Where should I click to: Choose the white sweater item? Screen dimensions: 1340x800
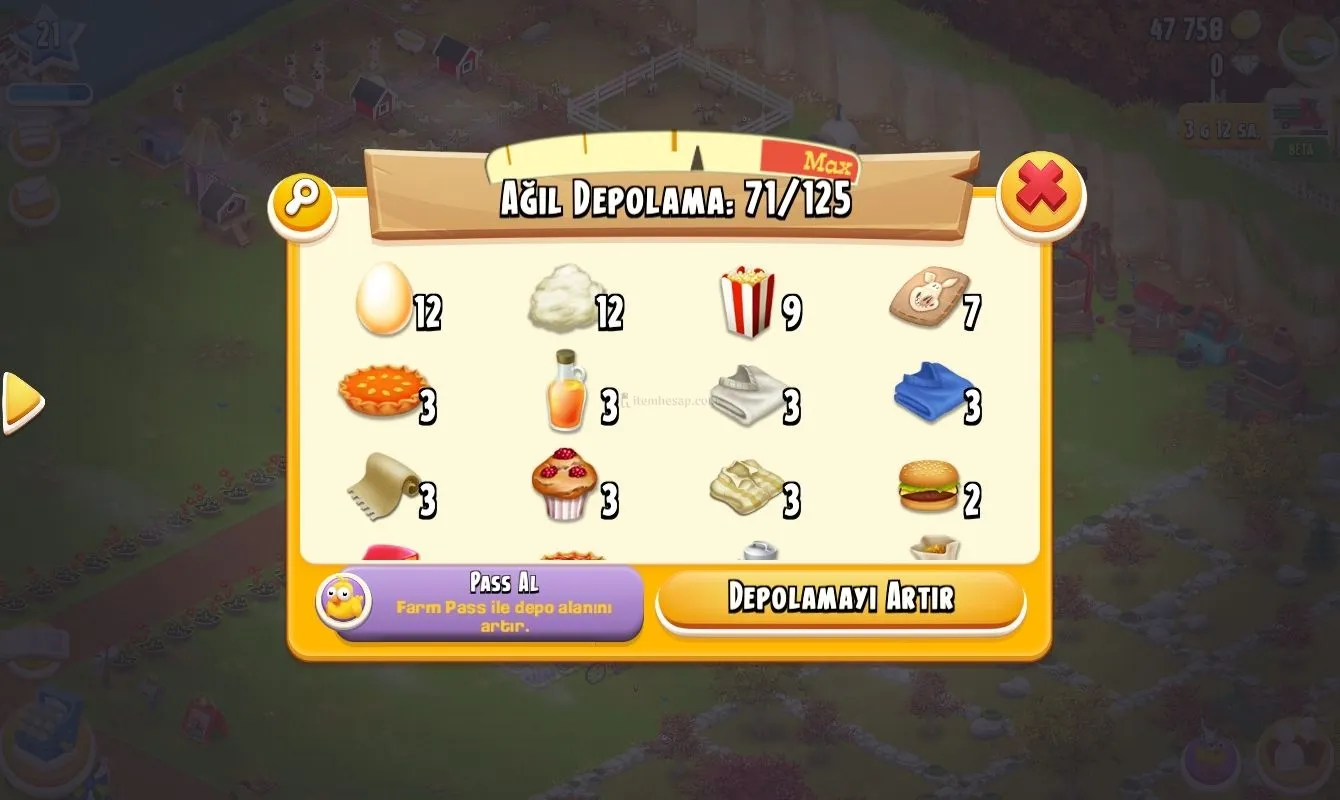[747, 394]
